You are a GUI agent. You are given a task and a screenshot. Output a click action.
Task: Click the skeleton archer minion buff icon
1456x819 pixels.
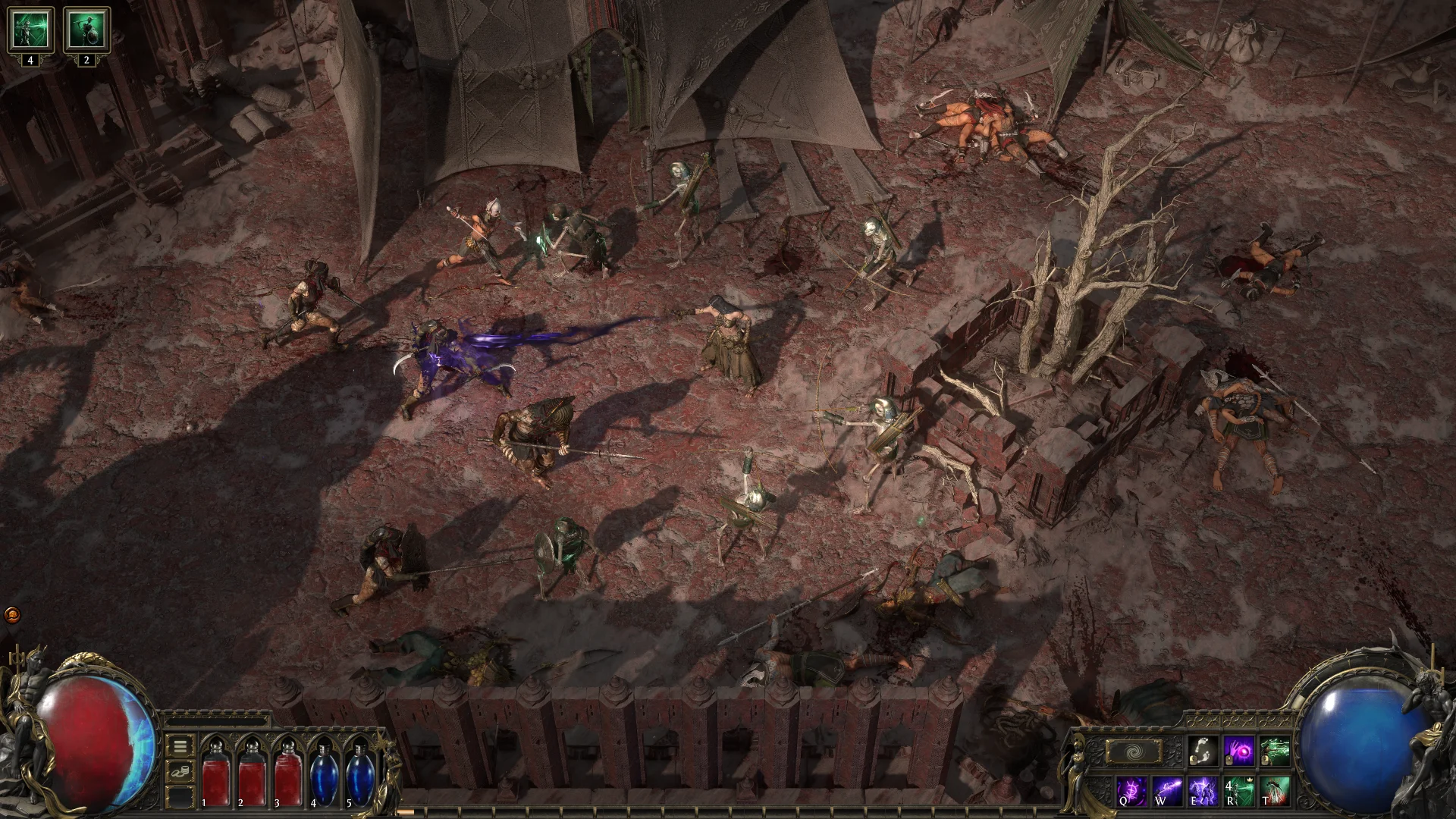click(30, 30)
